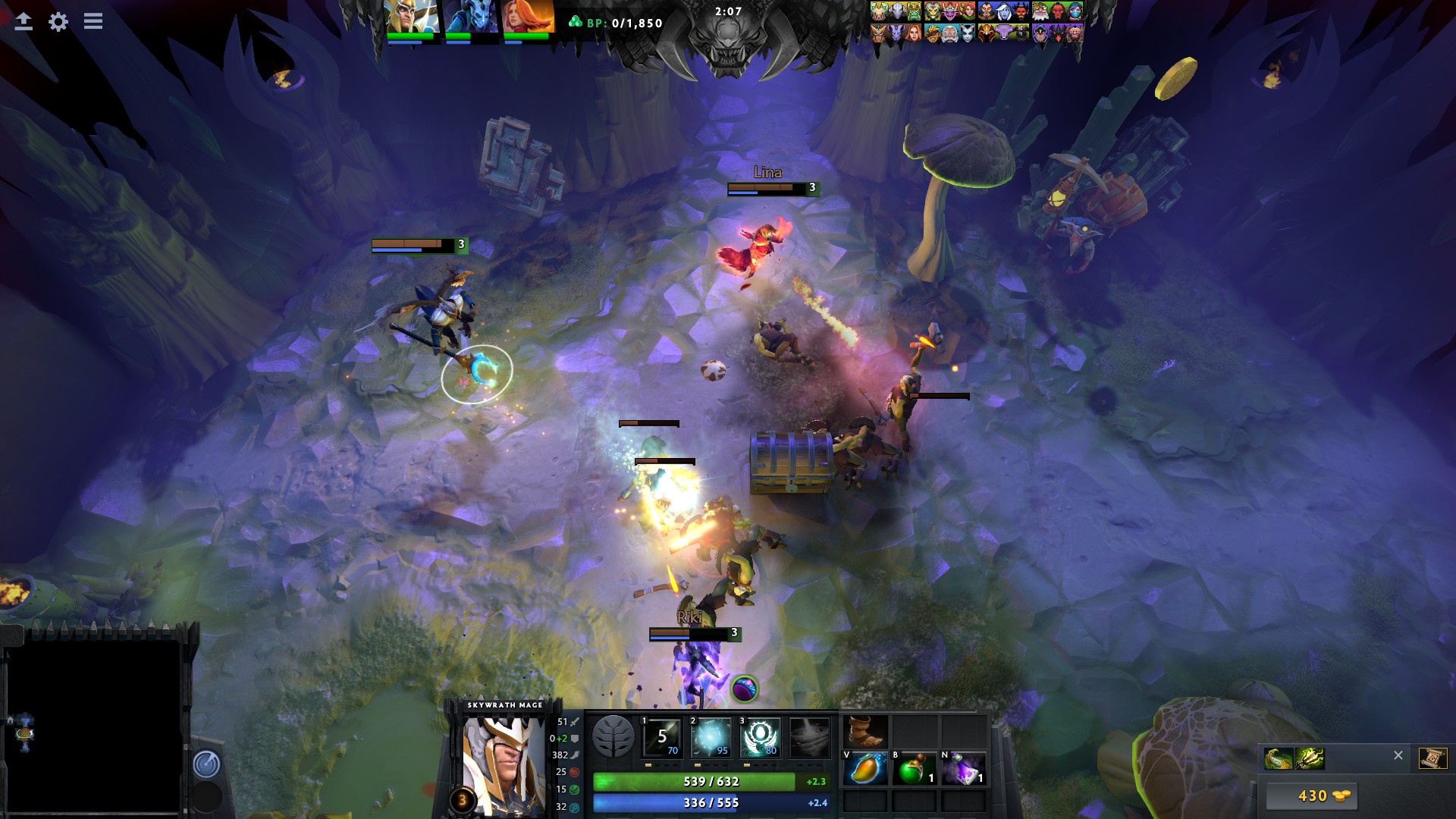Viewport: 1456px width, 819px height.
Task: Click the greyed-out Mystic Flare ultimate
Action: pos(810,737)
